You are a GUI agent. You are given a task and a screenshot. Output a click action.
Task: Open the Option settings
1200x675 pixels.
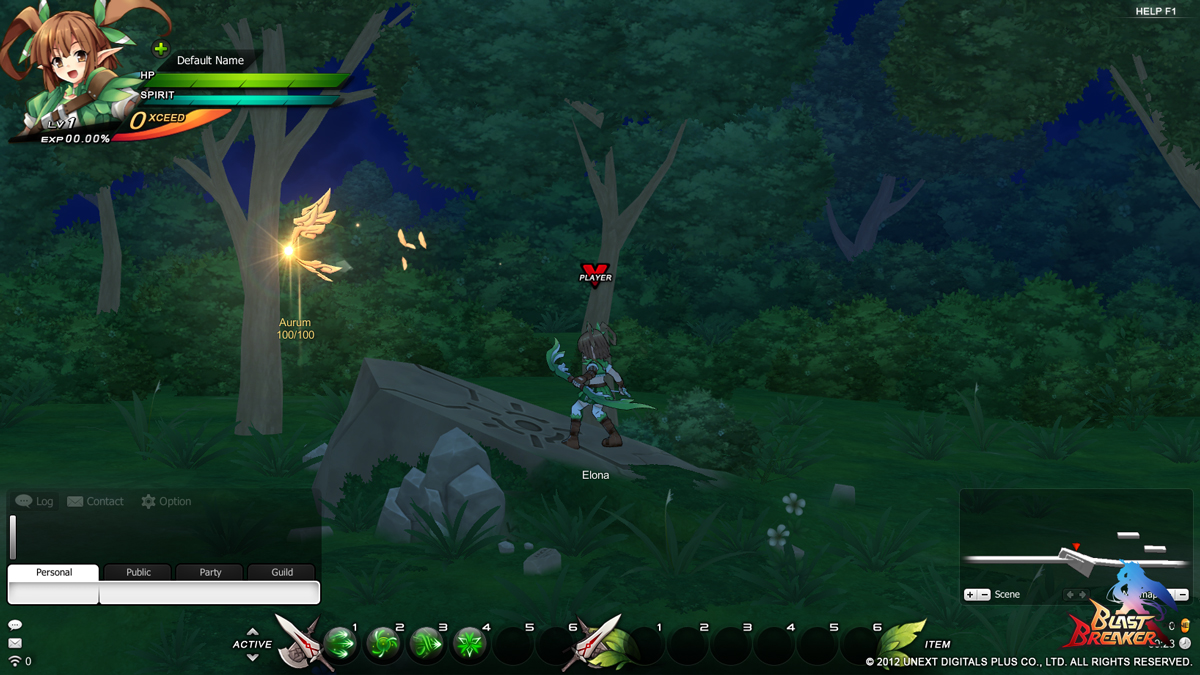coord(166,501)
